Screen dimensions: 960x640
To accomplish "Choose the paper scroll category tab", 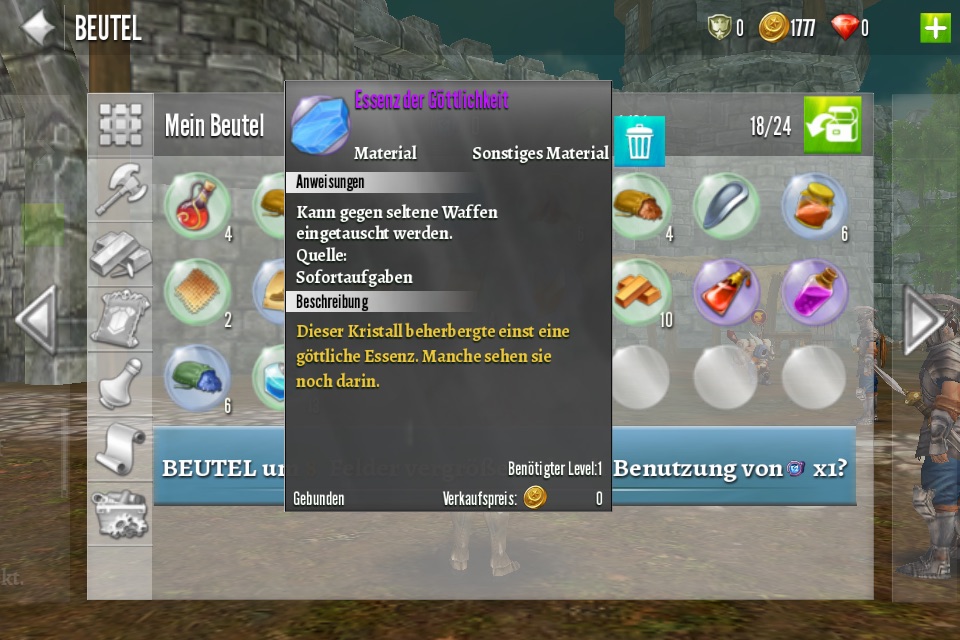I will (x=120, y=449).
